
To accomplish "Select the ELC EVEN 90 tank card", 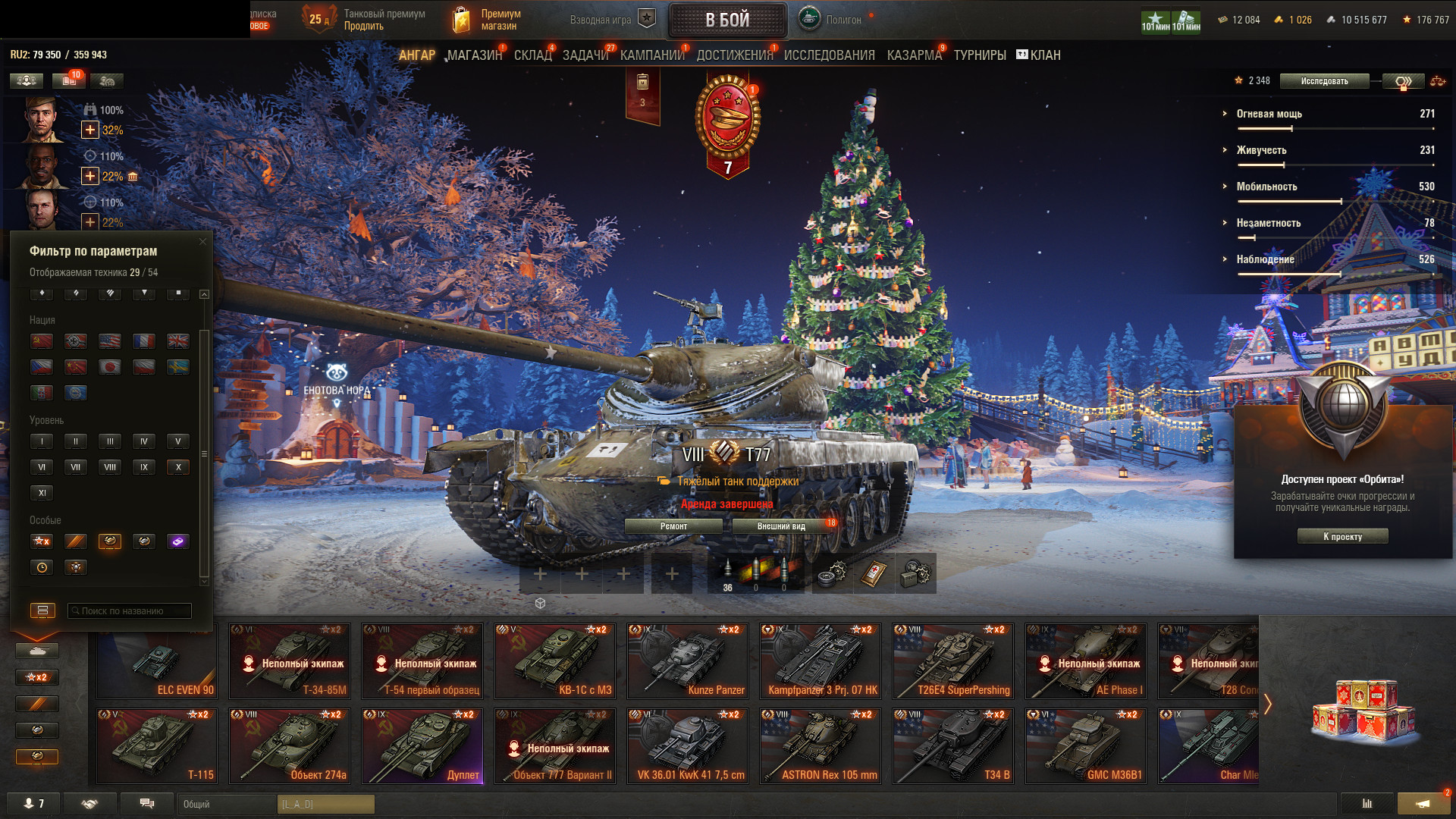I will 157,661.
